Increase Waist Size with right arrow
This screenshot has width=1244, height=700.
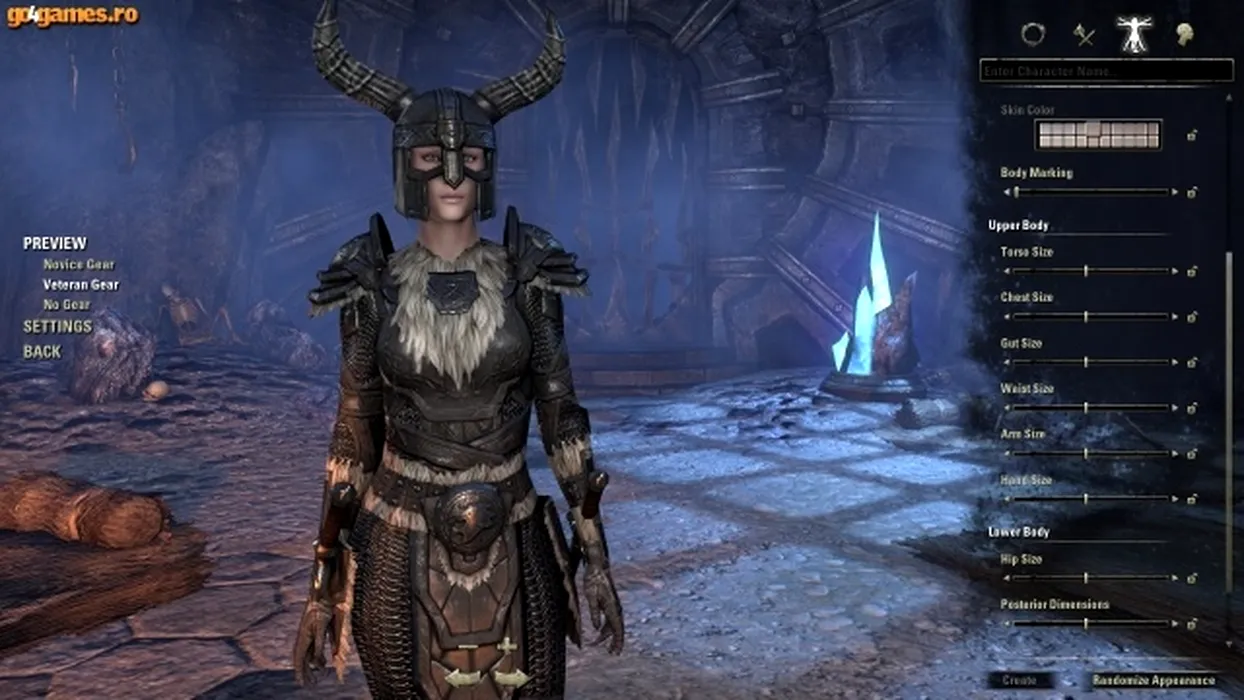(1176, 408)
